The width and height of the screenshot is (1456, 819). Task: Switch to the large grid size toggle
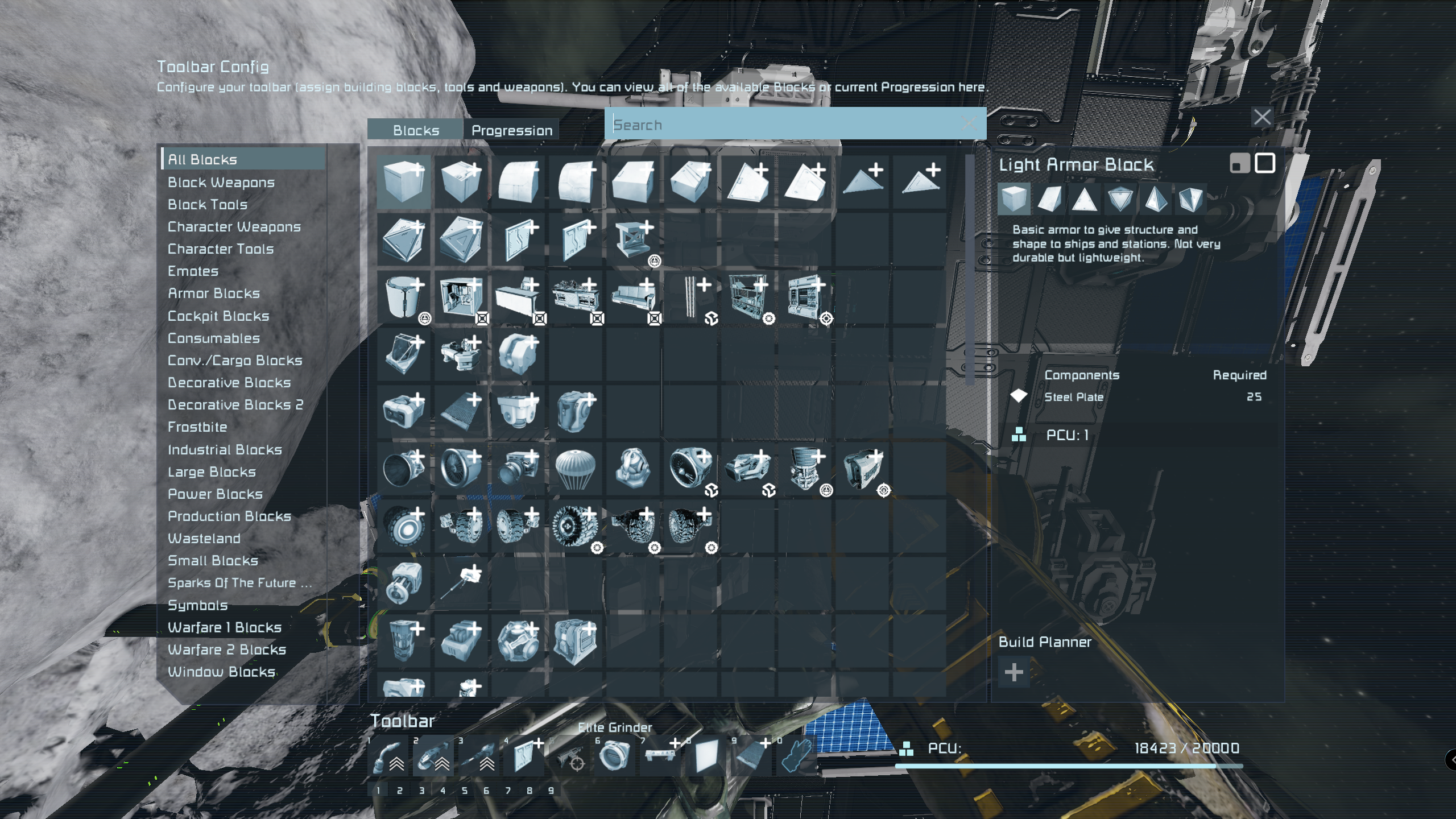(x=1264, y=164)
